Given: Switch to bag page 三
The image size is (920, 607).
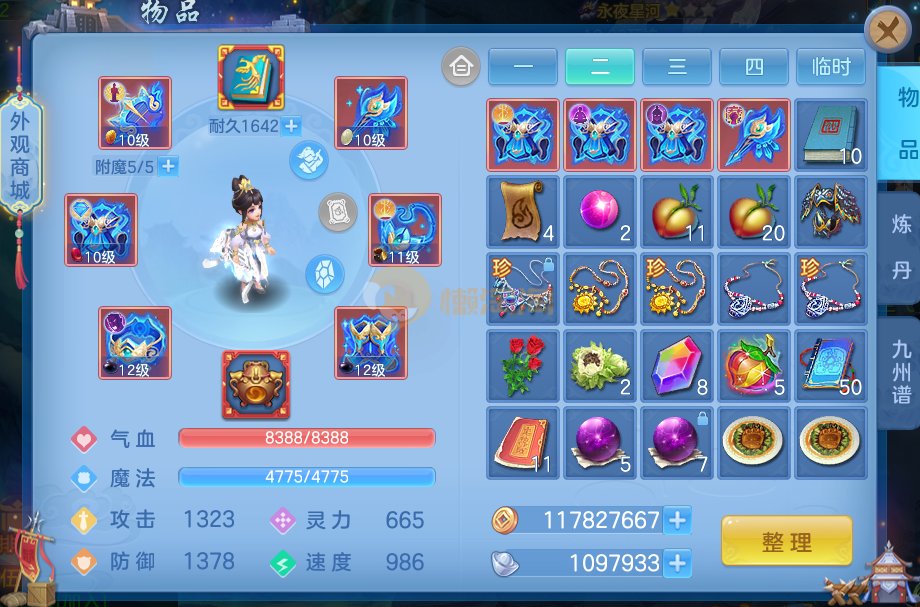Looking at the screenshot, I should (677, 67).
